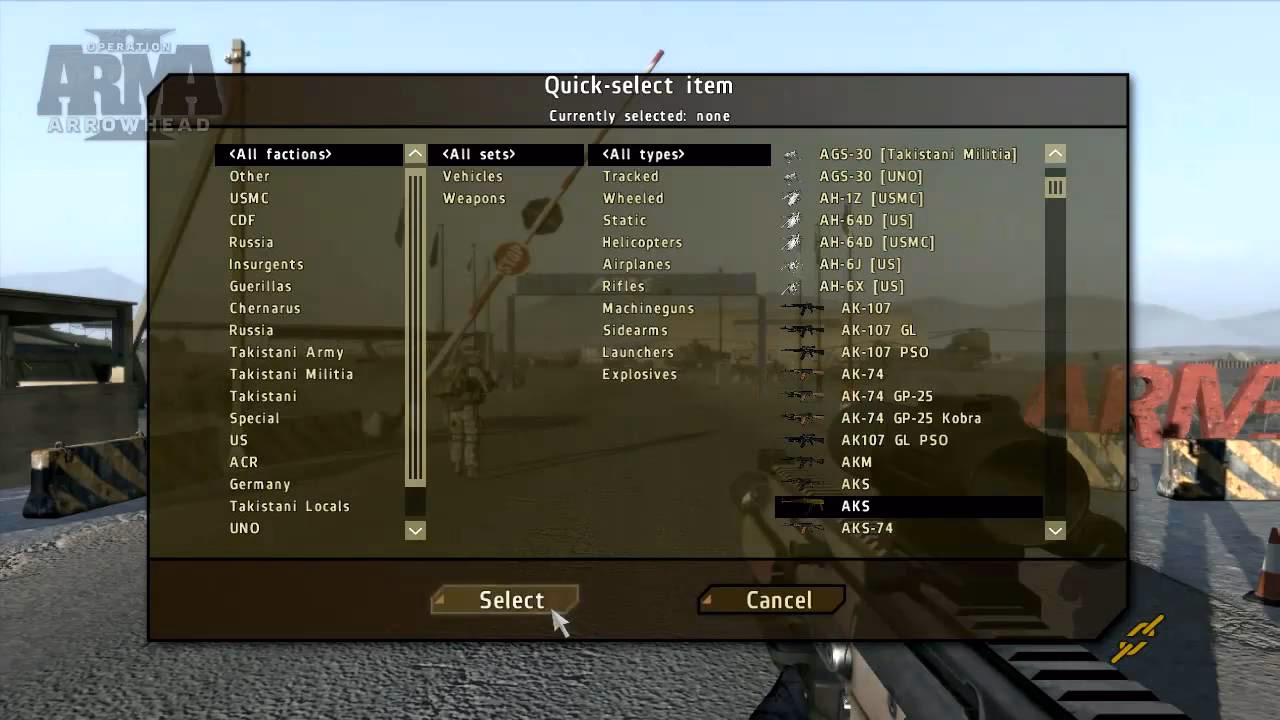Screen dimensions: 1280x720
Task: Select the Rifles category
Action: [623, 286]
